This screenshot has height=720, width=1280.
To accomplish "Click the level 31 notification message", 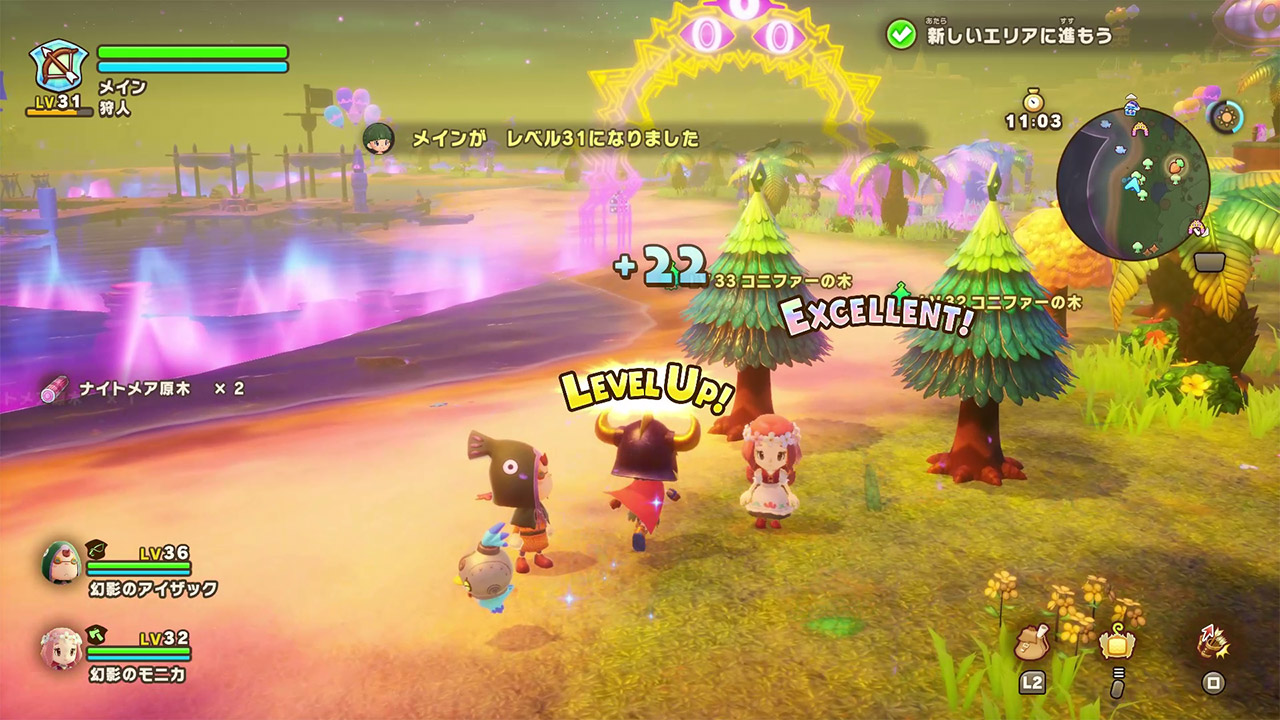I will pos(555,138).
